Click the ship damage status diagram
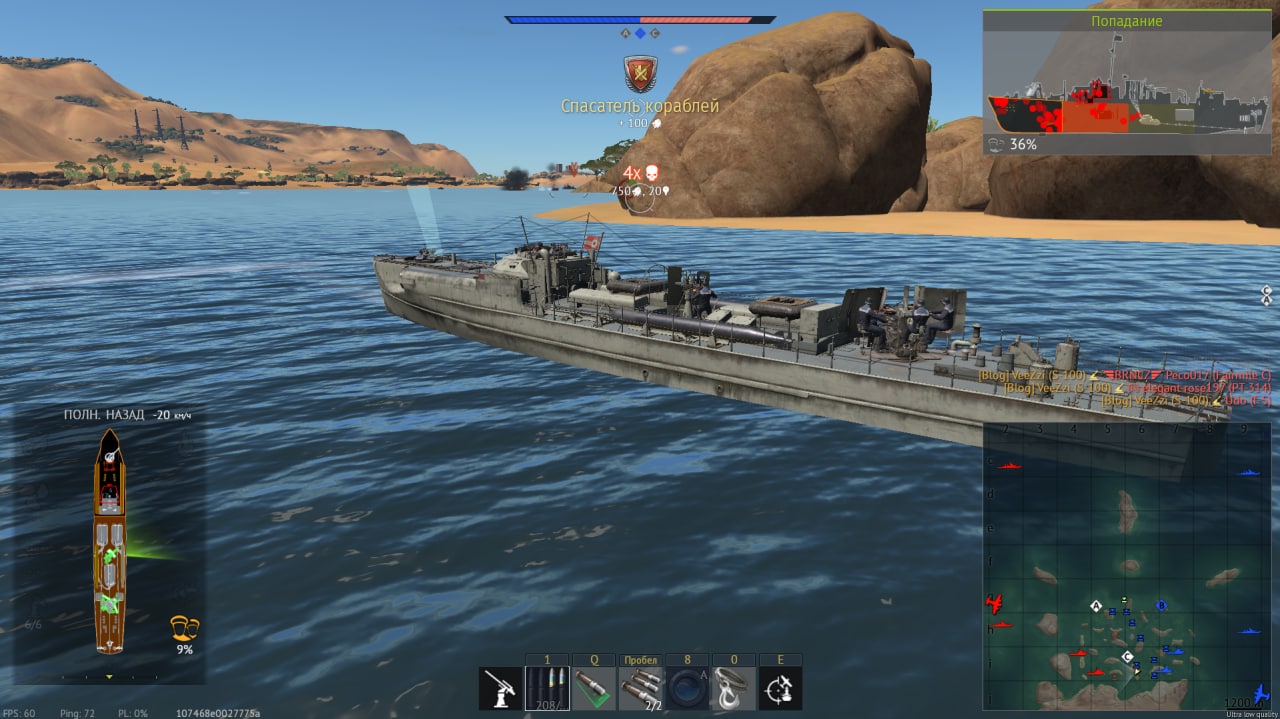1280x719 pixels. tap(110, 540)
